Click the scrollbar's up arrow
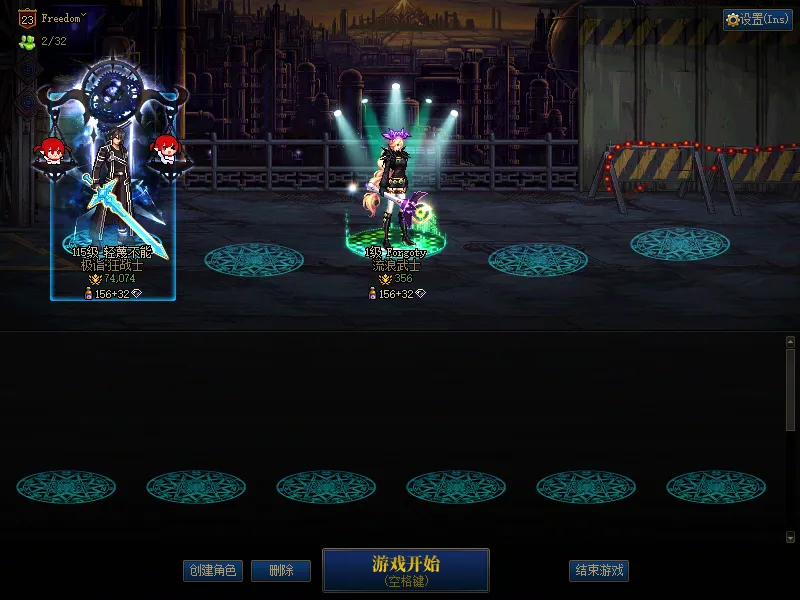The width and height of the screenshot is (800, 600). (790, 342)
